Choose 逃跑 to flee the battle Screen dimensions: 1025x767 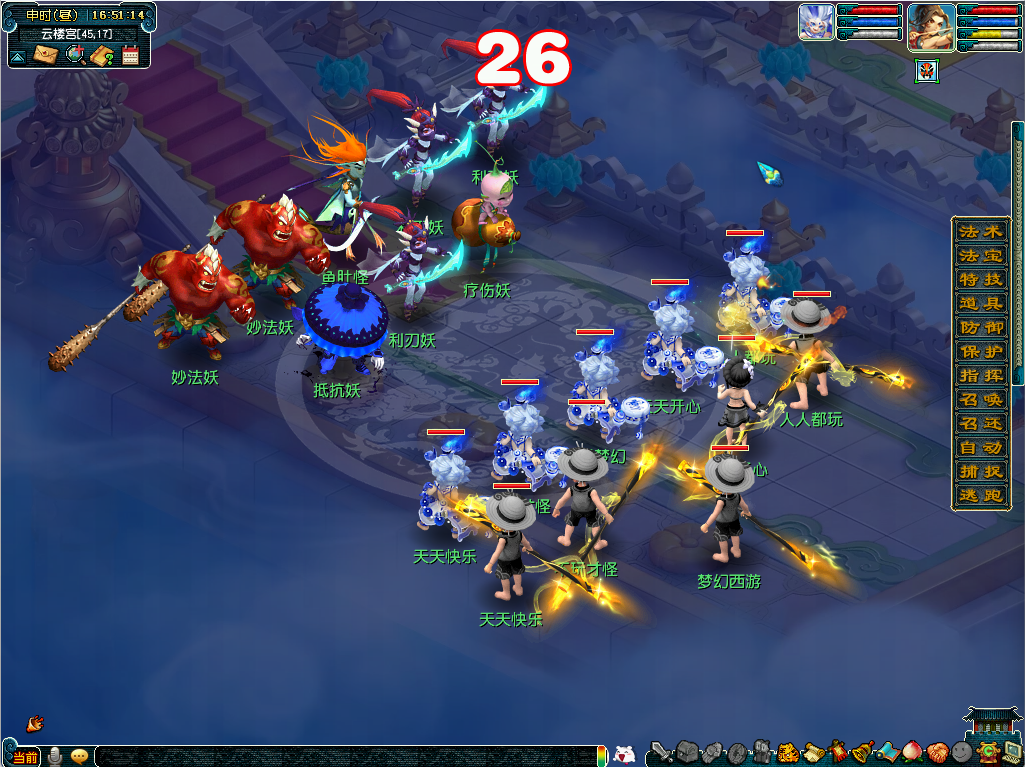tap(980, 495)
